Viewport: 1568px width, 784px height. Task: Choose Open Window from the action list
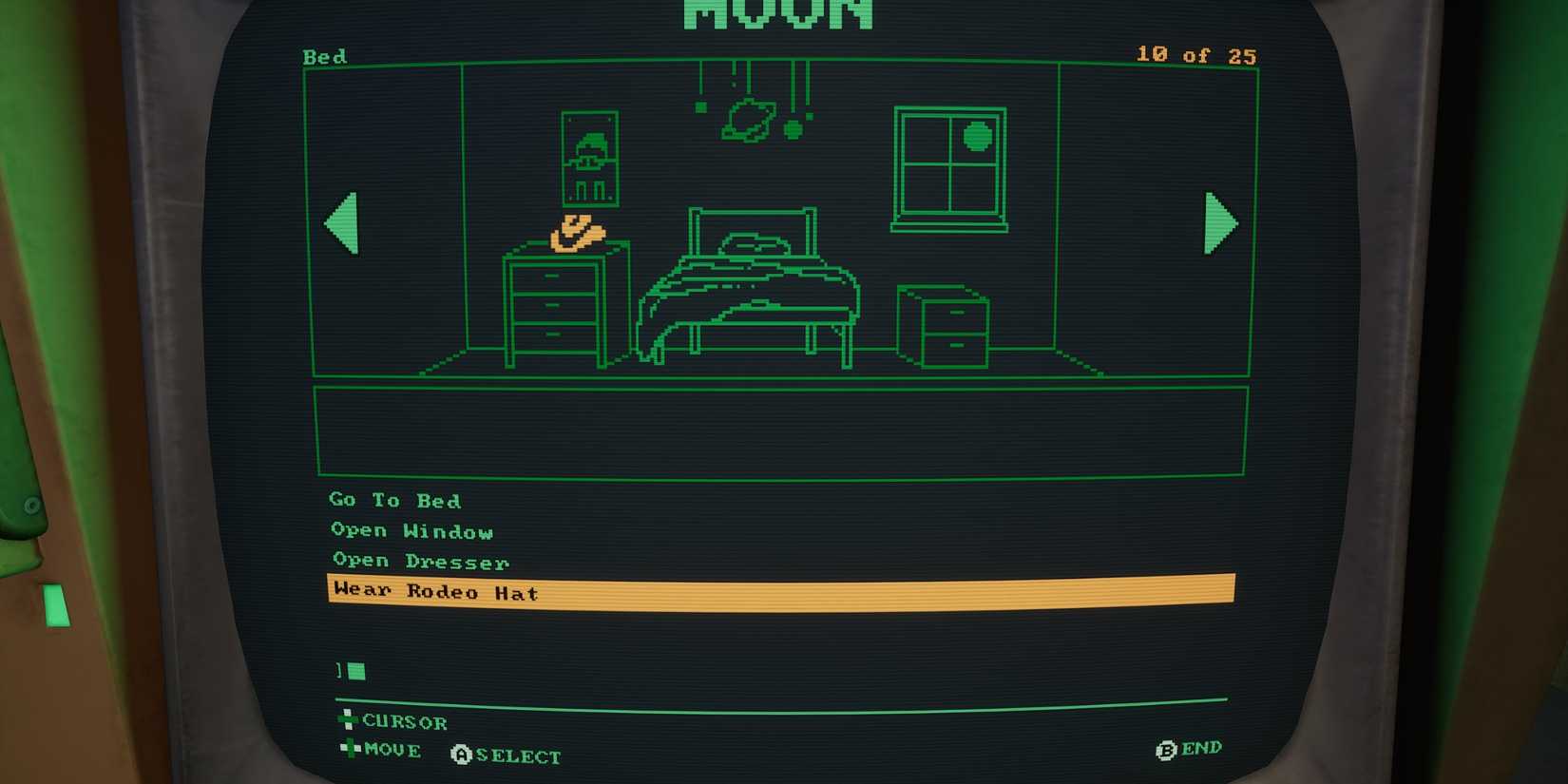click(x=411, y=531)
